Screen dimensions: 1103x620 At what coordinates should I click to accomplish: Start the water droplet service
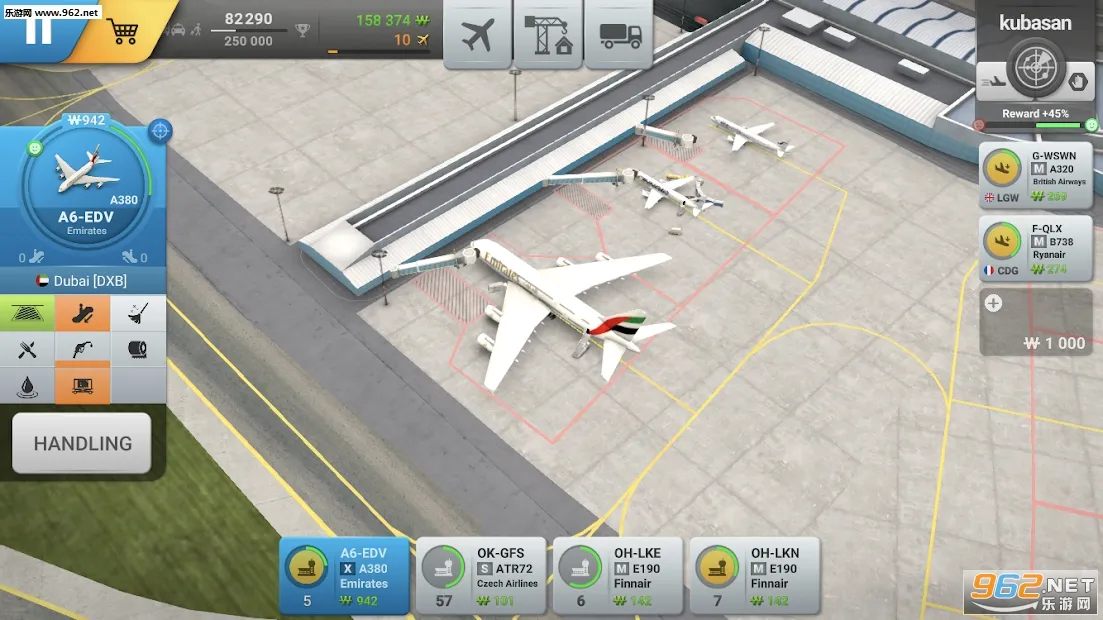tap(27, 384)
